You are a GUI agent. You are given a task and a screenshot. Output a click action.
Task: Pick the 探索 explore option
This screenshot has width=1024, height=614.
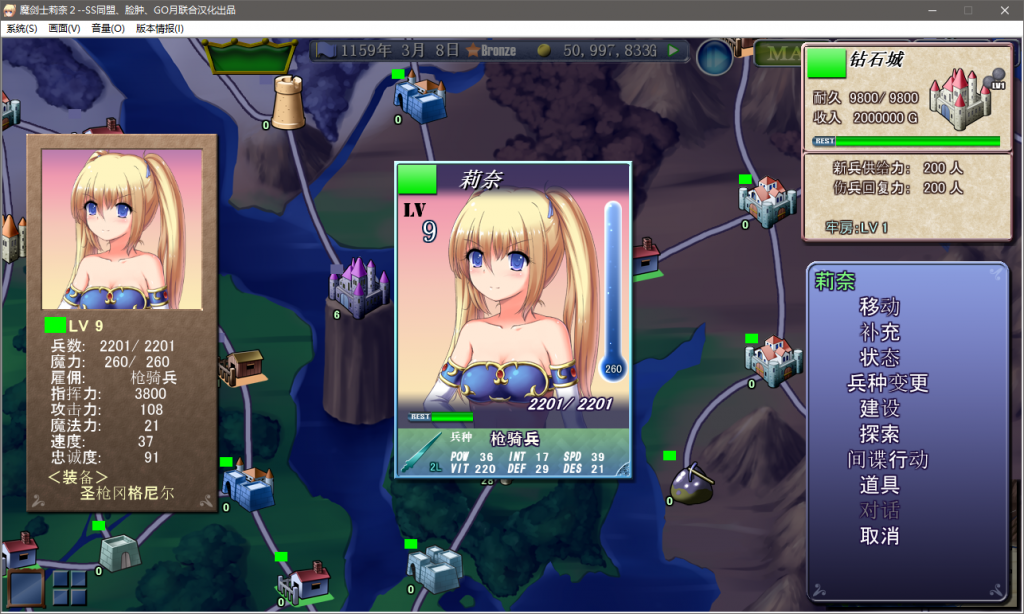click(x=879, y=435)
